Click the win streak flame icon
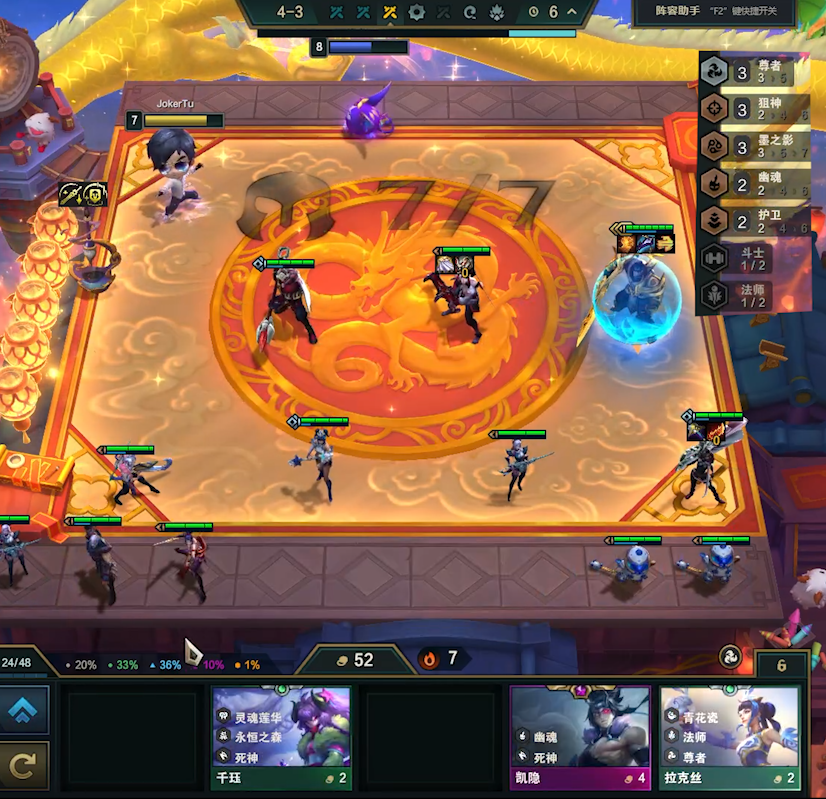The image size is (826, 799). click(x=430, y=659)
